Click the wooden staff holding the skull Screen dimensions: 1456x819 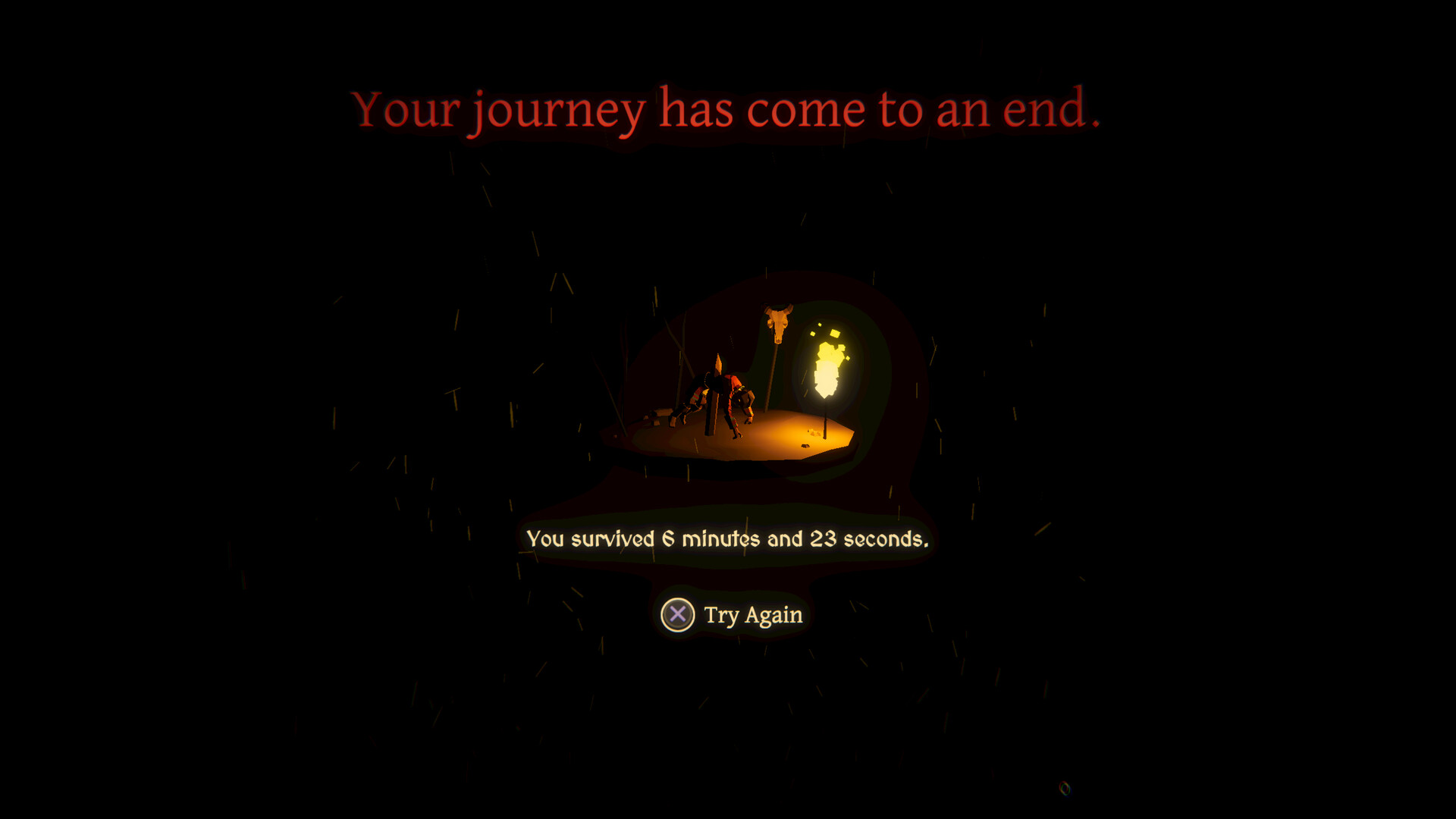click(773, 372)
